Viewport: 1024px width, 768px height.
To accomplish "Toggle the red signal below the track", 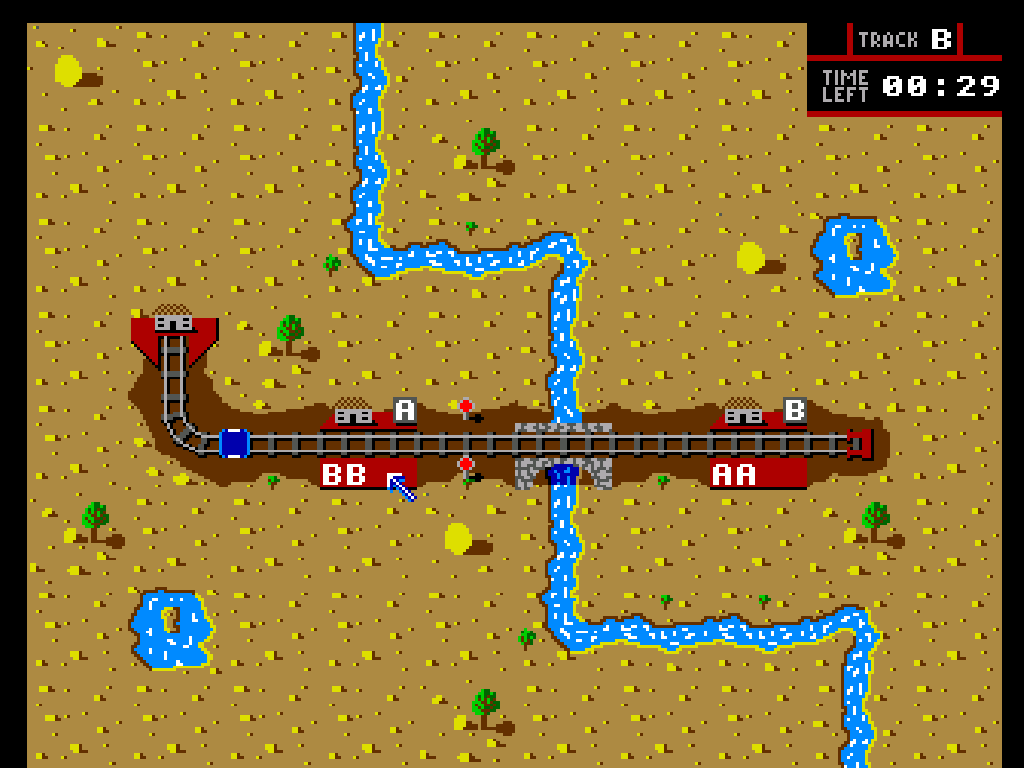I will click(465, 465).
